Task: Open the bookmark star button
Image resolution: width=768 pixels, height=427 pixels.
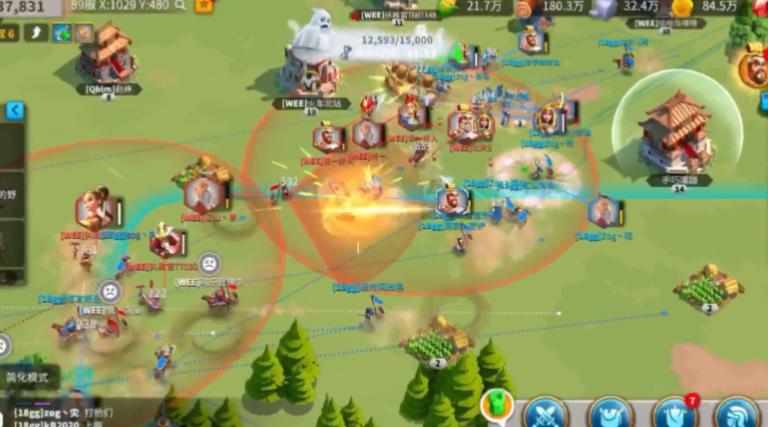Action: pyautogui.click(x=204, y=5)
